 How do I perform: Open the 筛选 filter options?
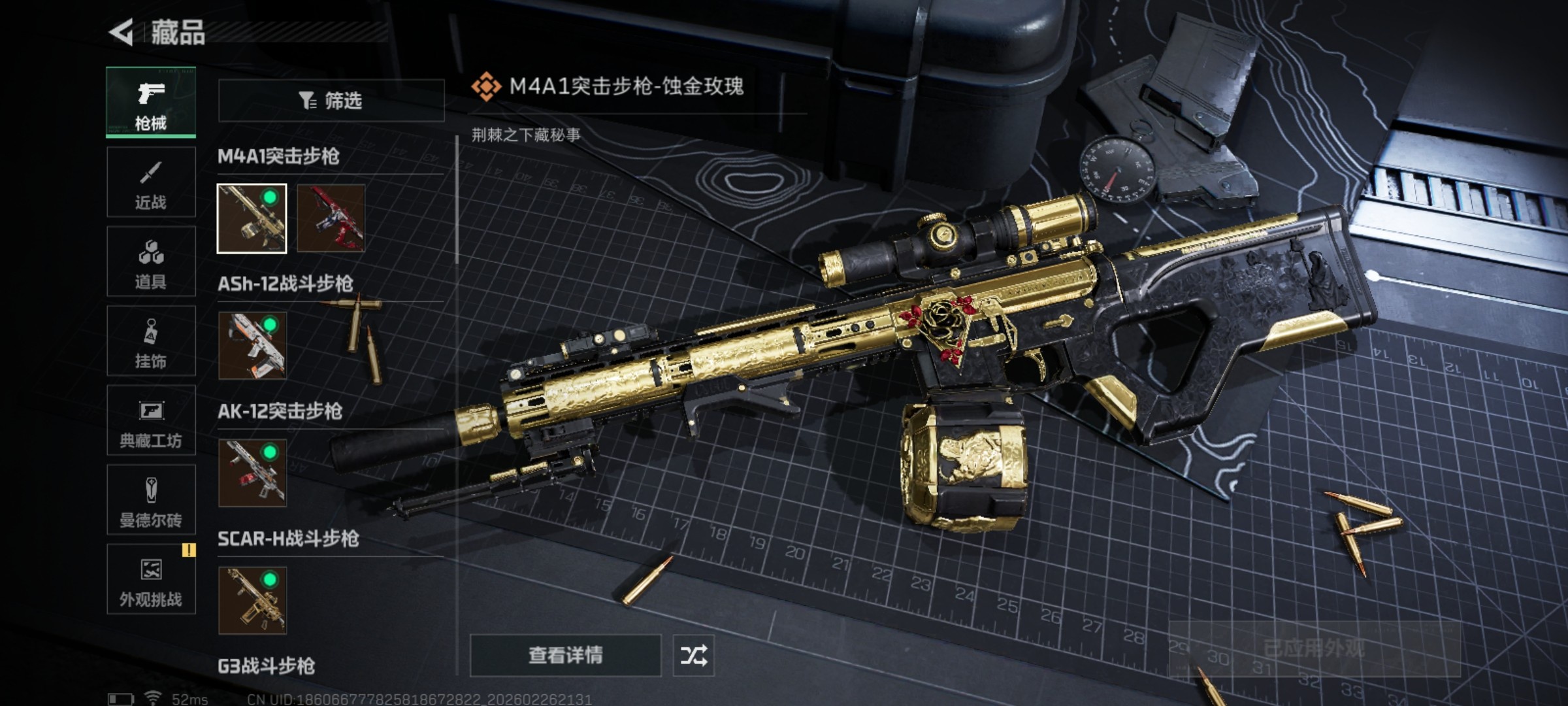[331, 101]
